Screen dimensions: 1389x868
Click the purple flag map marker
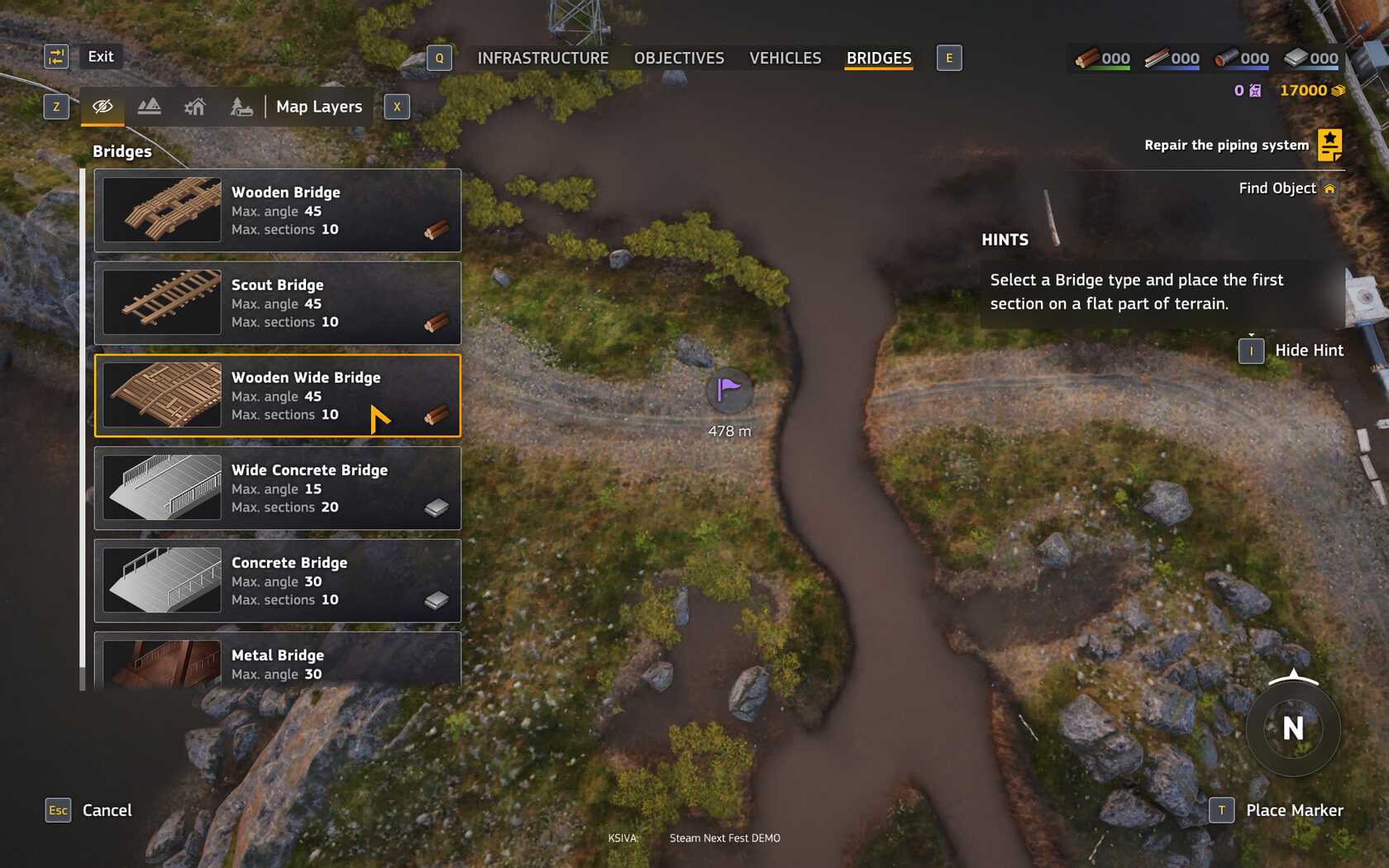coord(729,389)
